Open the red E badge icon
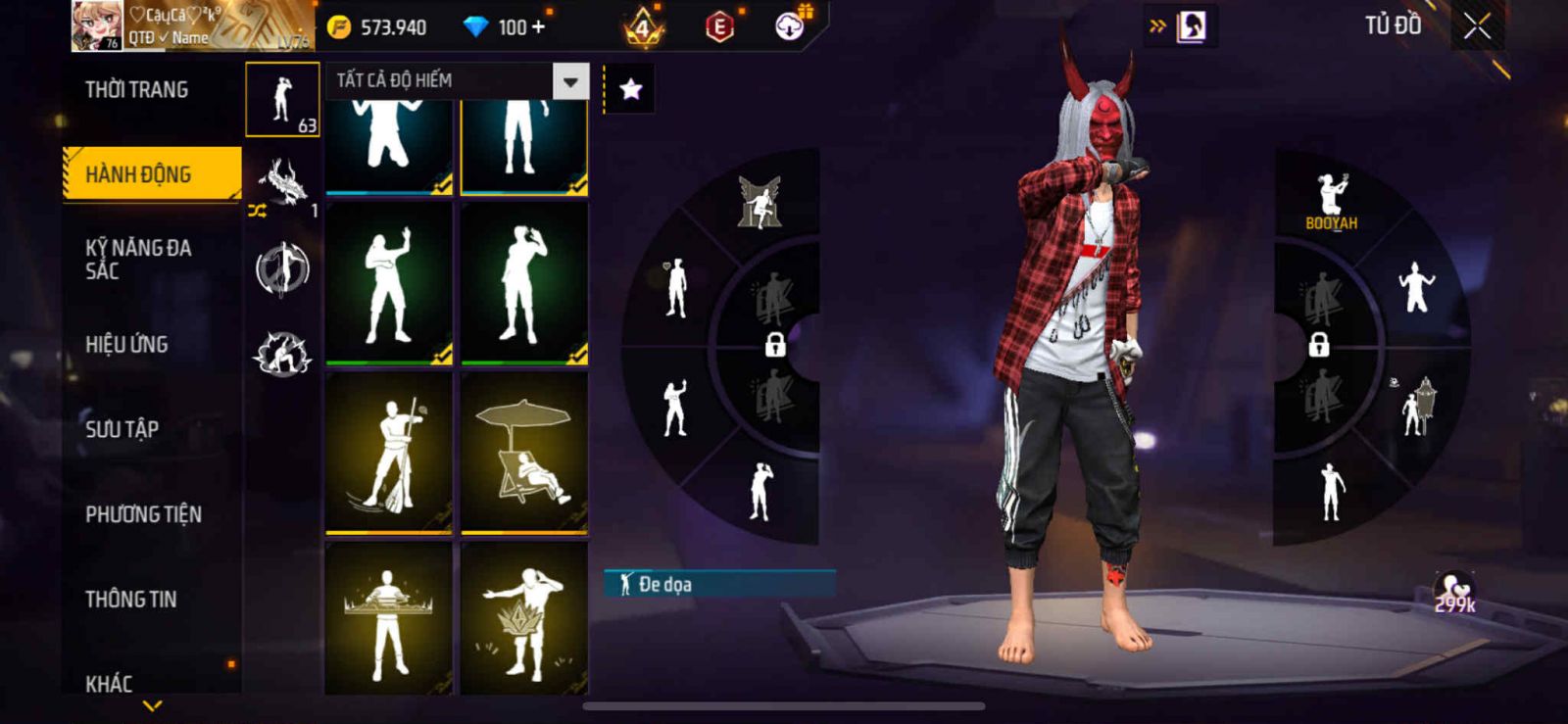This screenshot has height=724, width=1568. click(x=719, y=27)
